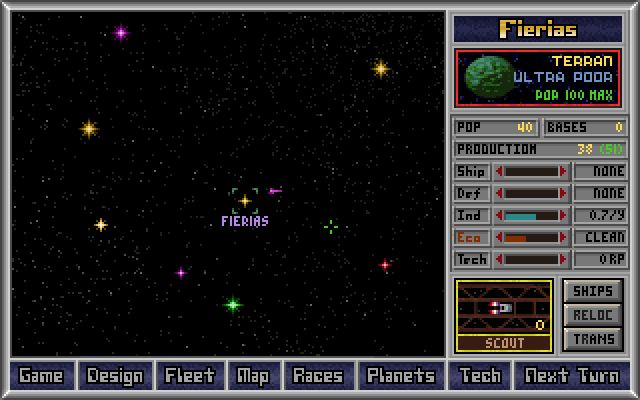Click the SHIPS button
The height and width of the screenshot is (400, 640).
point(593,291)
